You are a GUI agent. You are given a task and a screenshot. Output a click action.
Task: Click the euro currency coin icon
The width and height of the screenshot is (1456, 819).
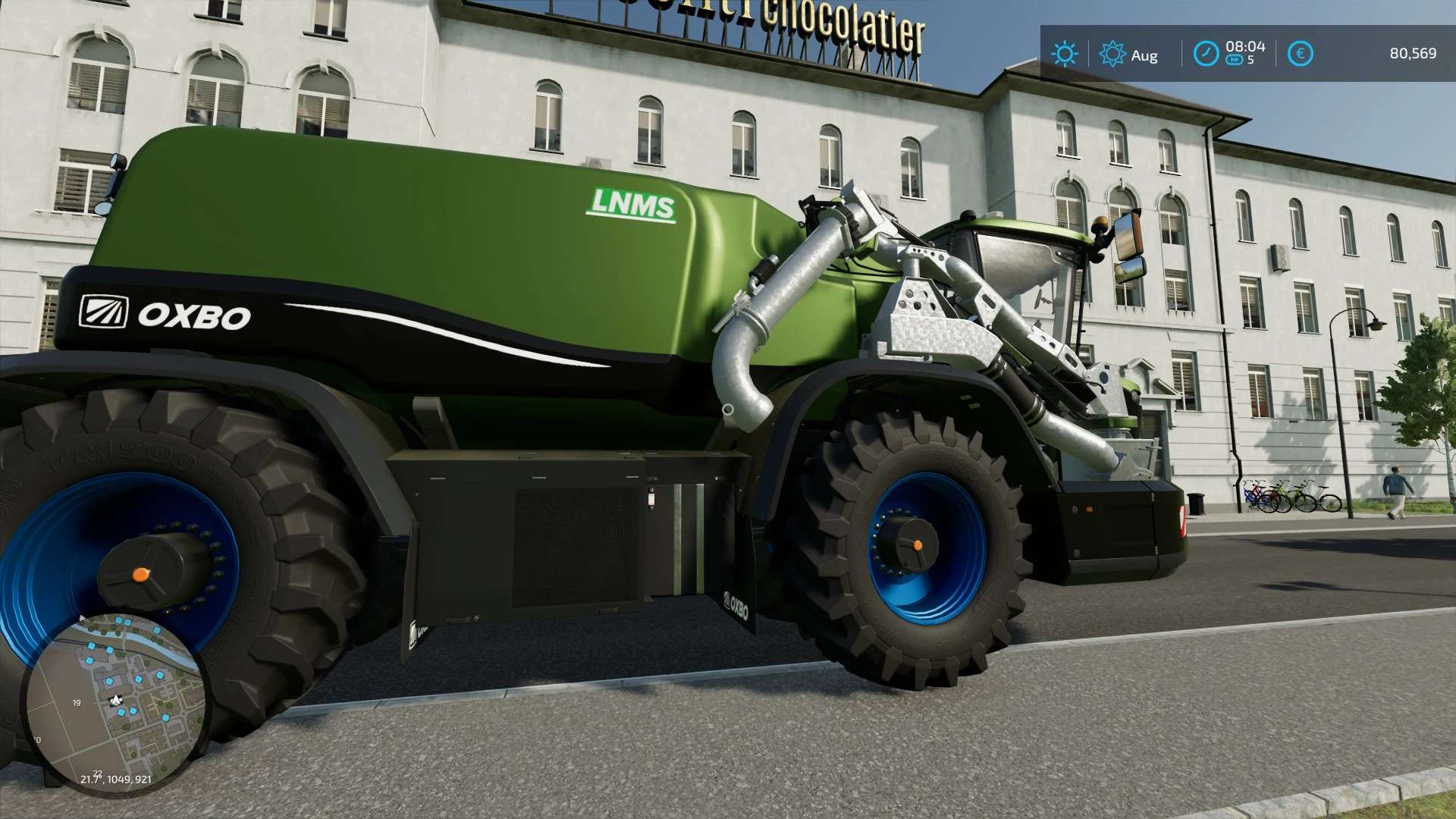[x=1301, y=53]
